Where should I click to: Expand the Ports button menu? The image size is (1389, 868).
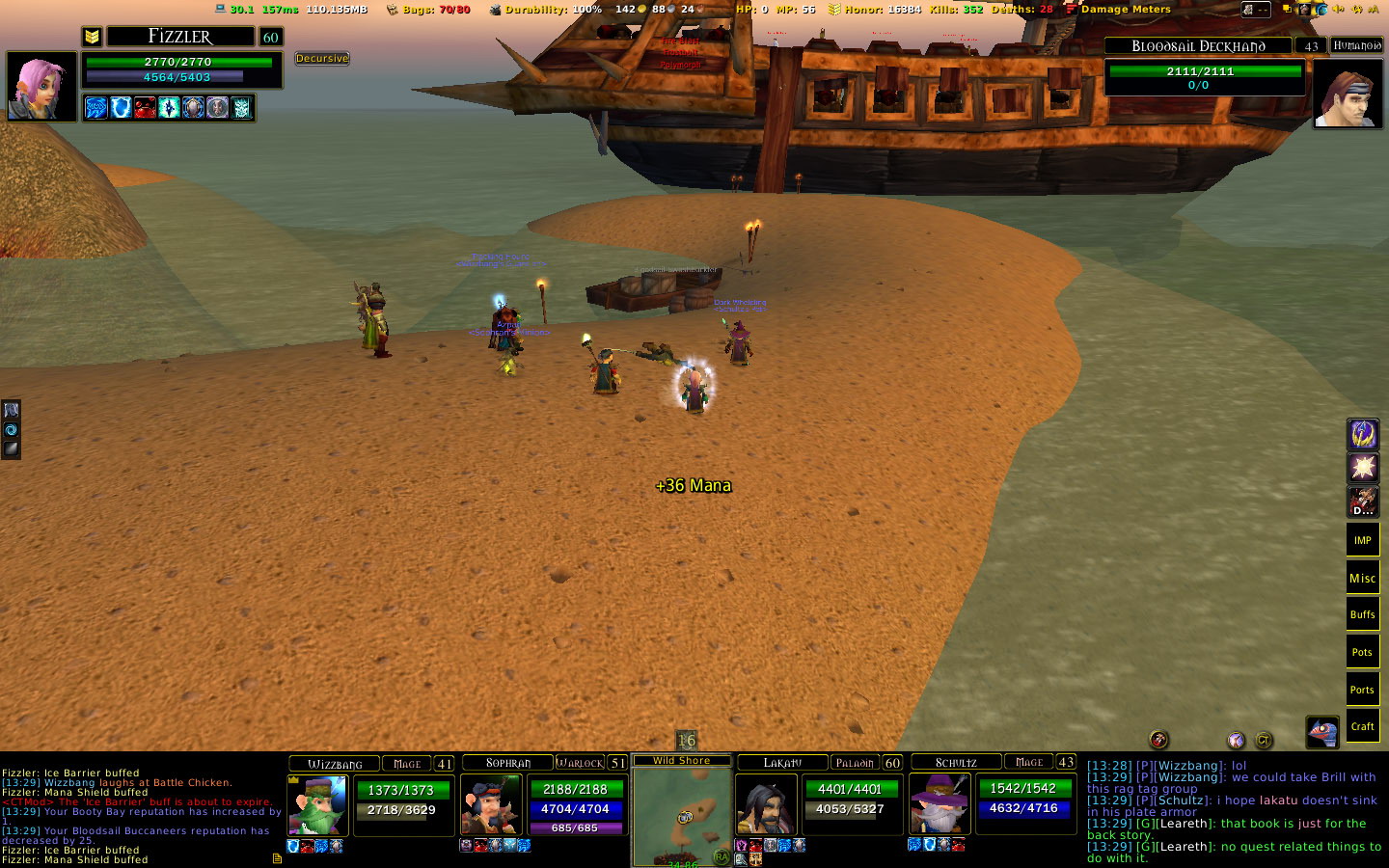tap(1362, 690)
